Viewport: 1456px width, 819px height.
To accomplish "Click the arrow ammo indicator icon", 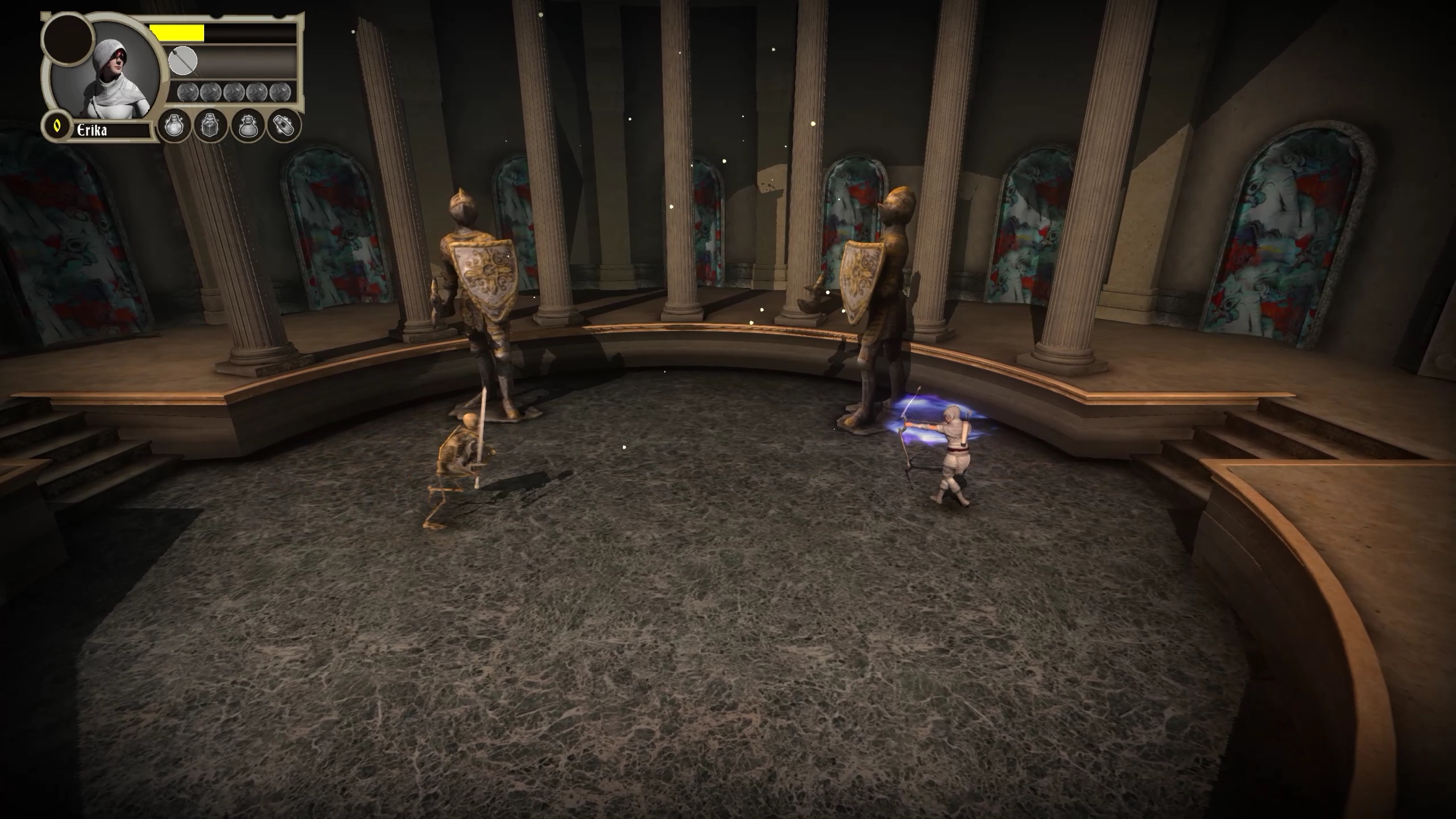I will (x=183, y=61).
